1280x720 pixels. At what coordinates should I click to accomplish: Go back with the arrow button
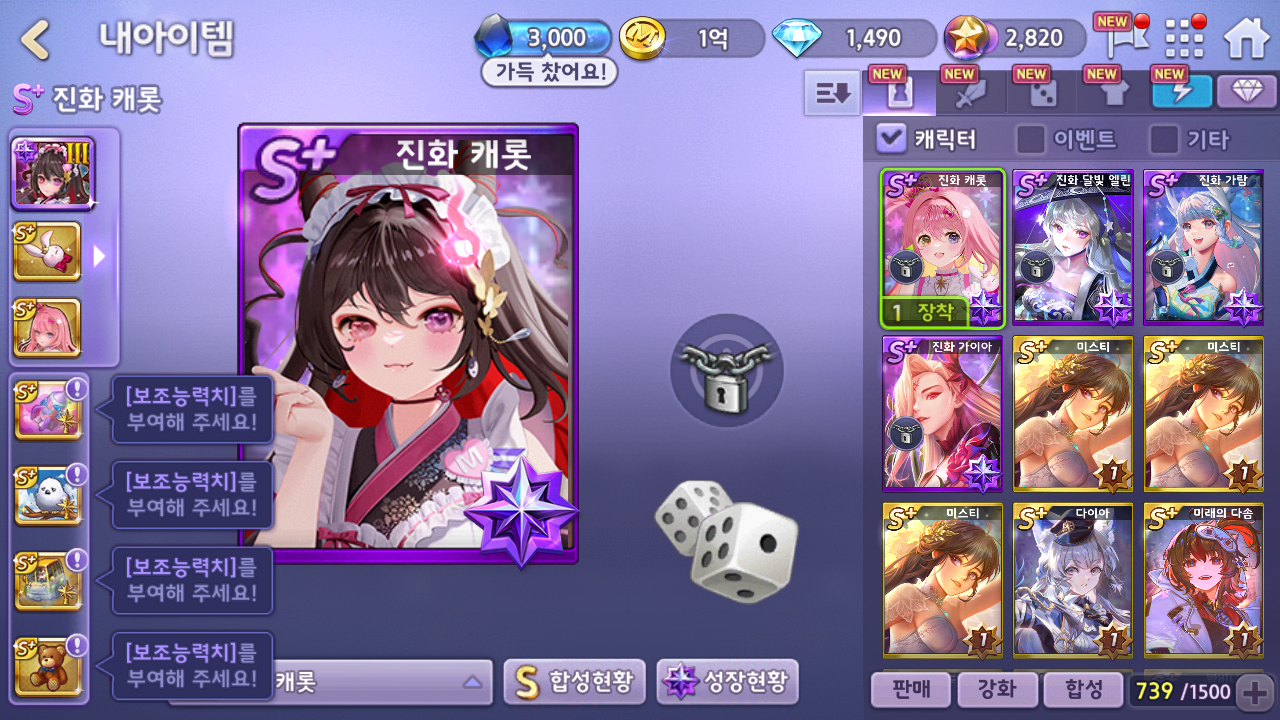(x=36, y=40)
